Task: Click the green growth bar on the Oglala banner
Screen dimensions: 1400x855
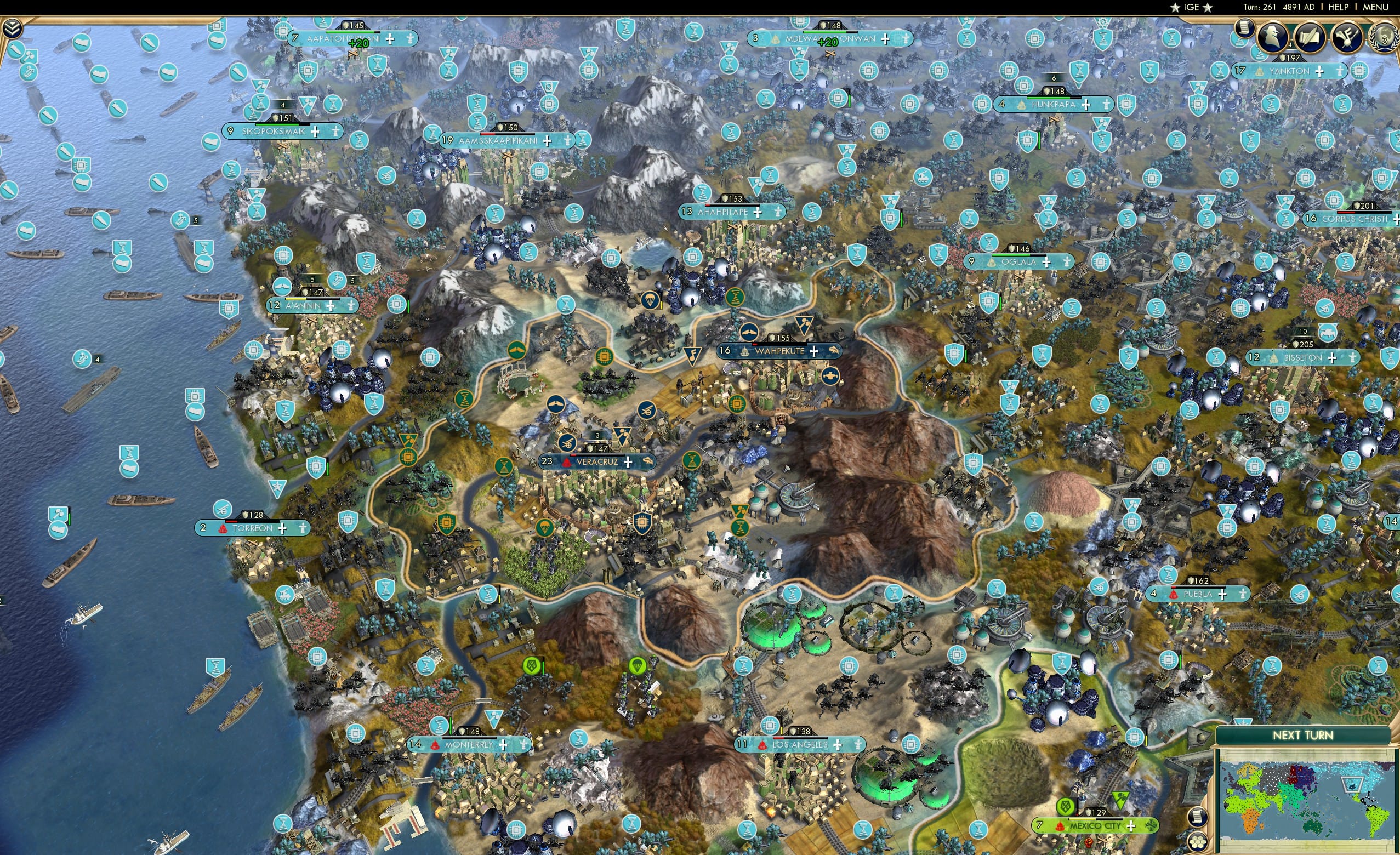Action: [x=1010, y=255]
